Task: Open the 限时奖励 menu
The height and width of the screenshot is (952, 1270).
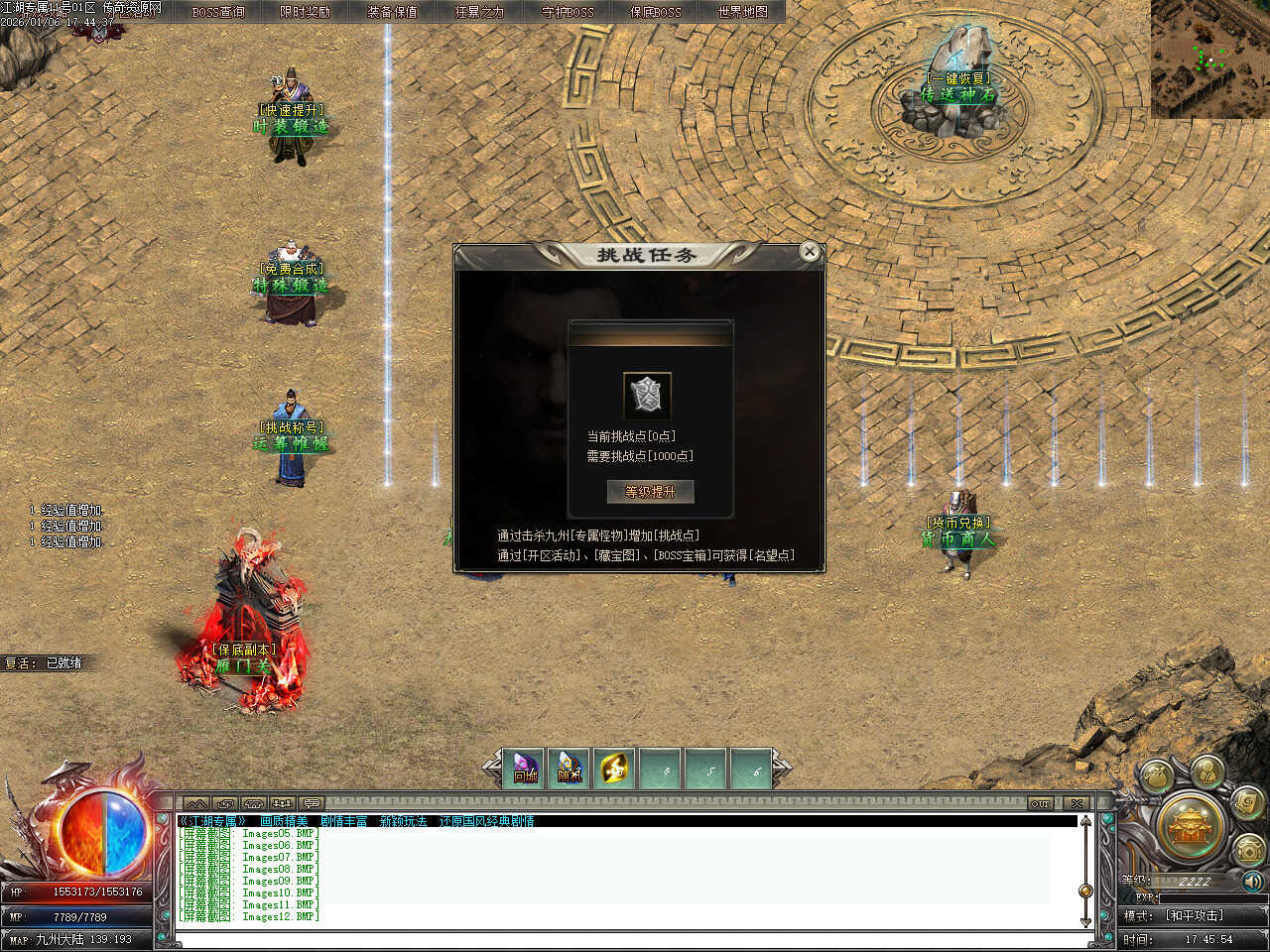Action: coord(306,12)
